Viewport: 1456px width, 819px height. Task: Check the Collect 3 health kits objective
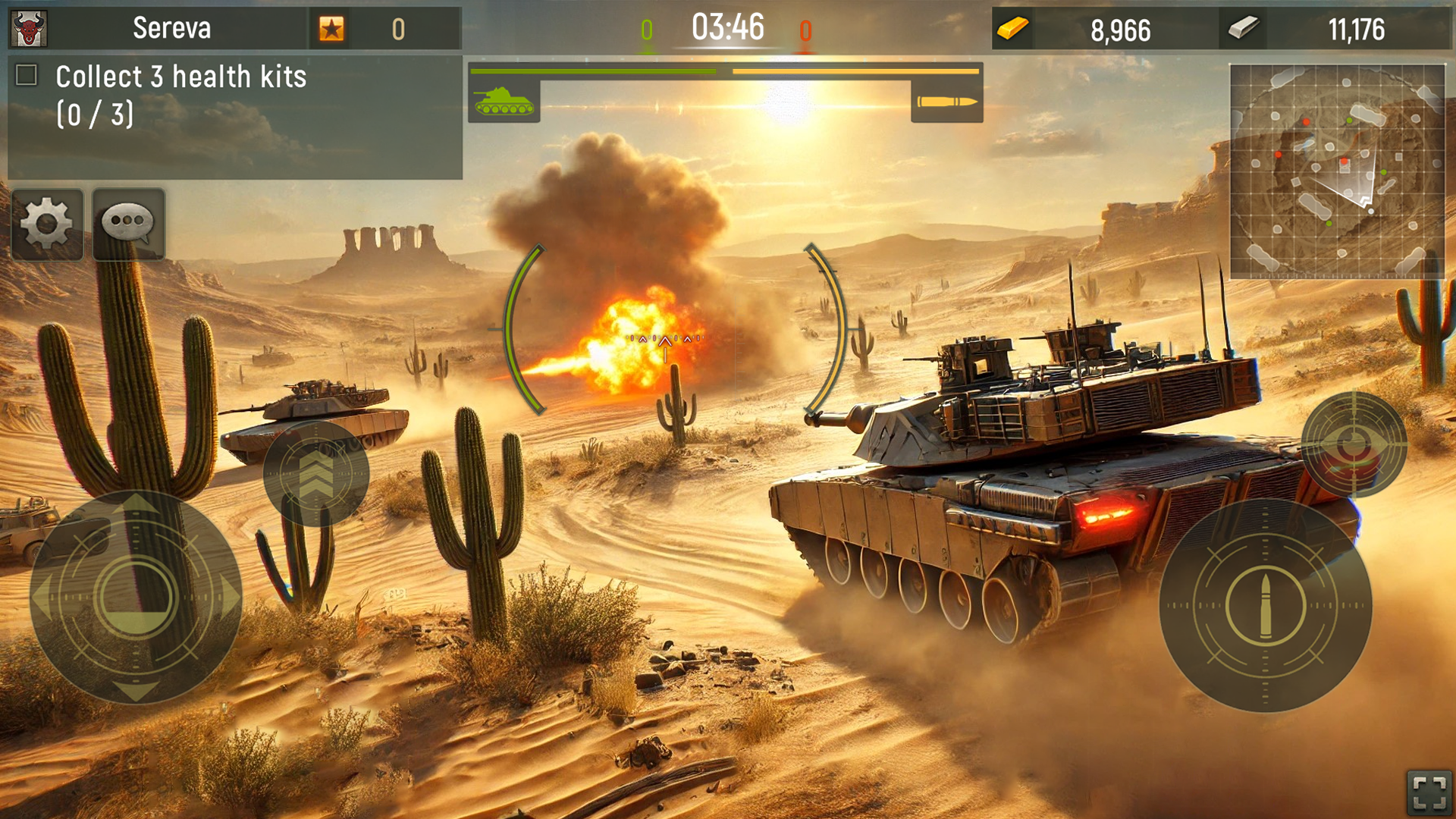coord(27,74)
